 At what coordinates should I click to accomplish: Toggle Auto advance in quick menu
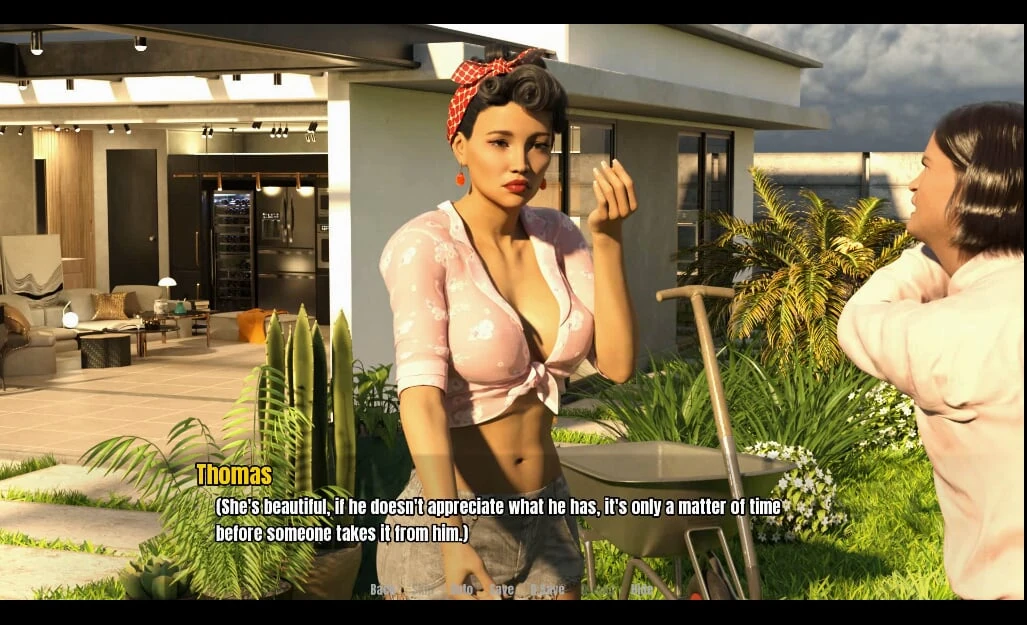[x=461, y=590]
